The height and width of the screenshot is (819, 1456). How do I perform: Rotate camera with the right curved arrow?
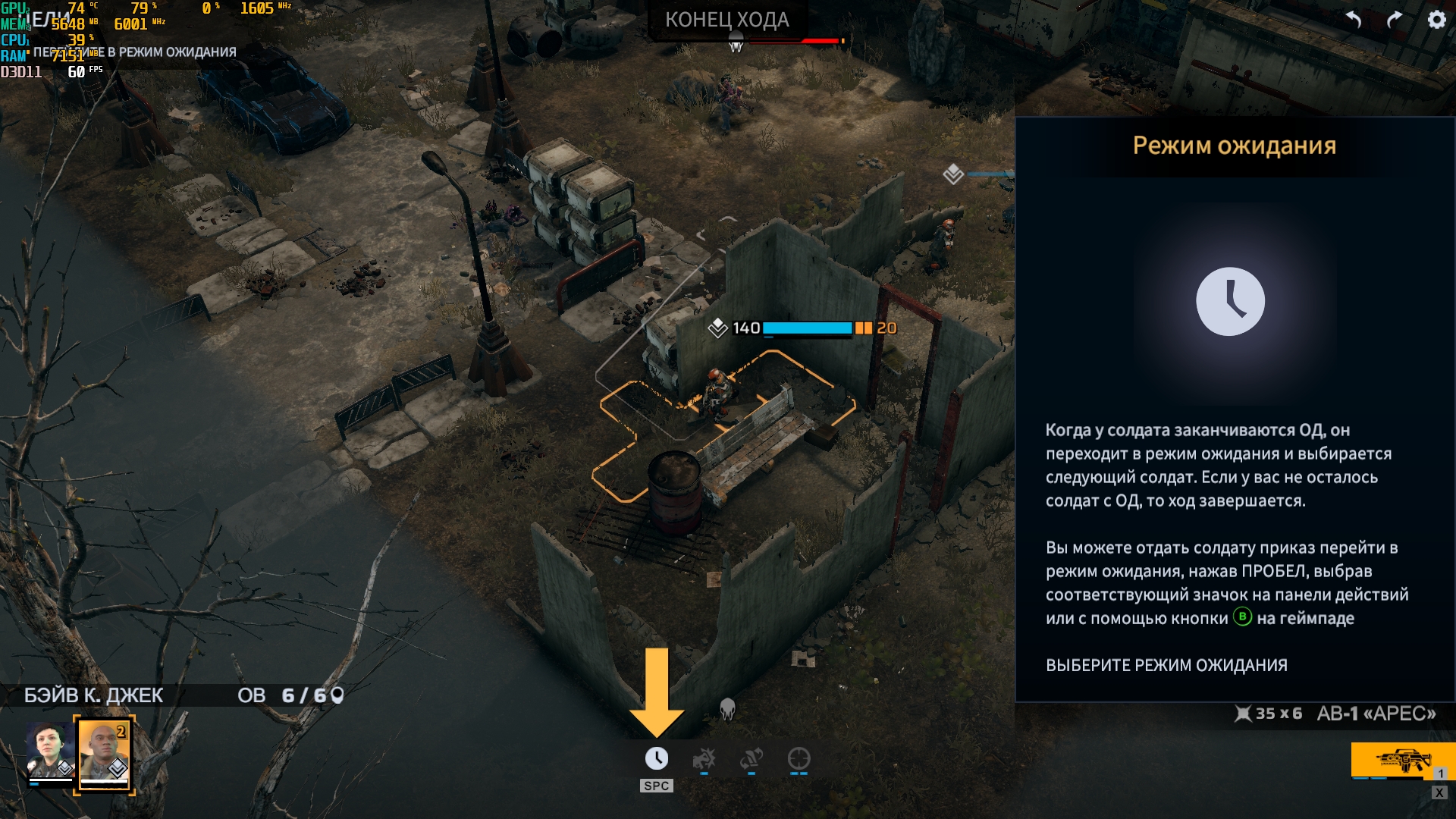[1395, 20]
